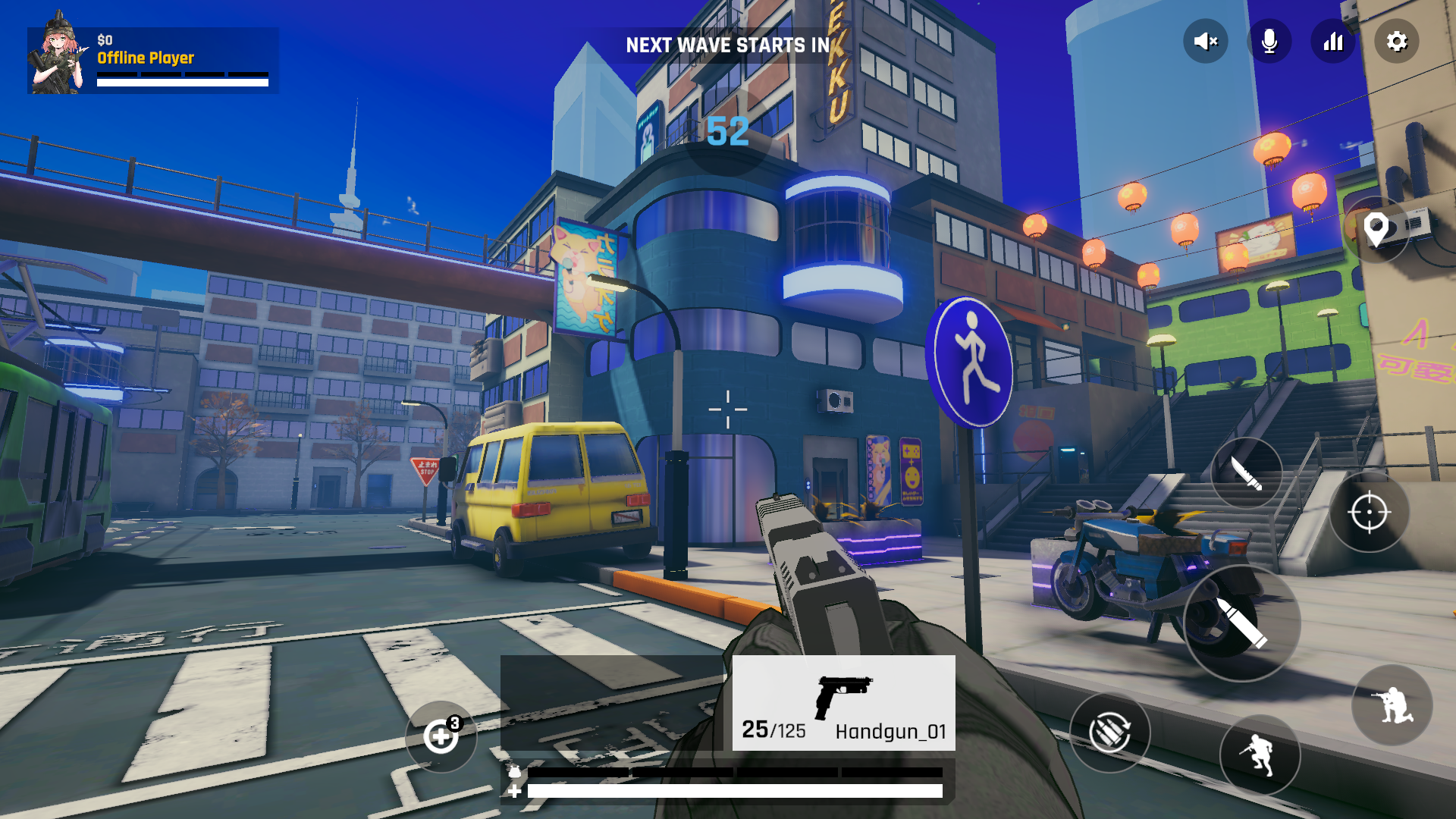Open the Offline Player profile avatar
Viewport: 1456px width, 819px height.
(x=57, y=55)
